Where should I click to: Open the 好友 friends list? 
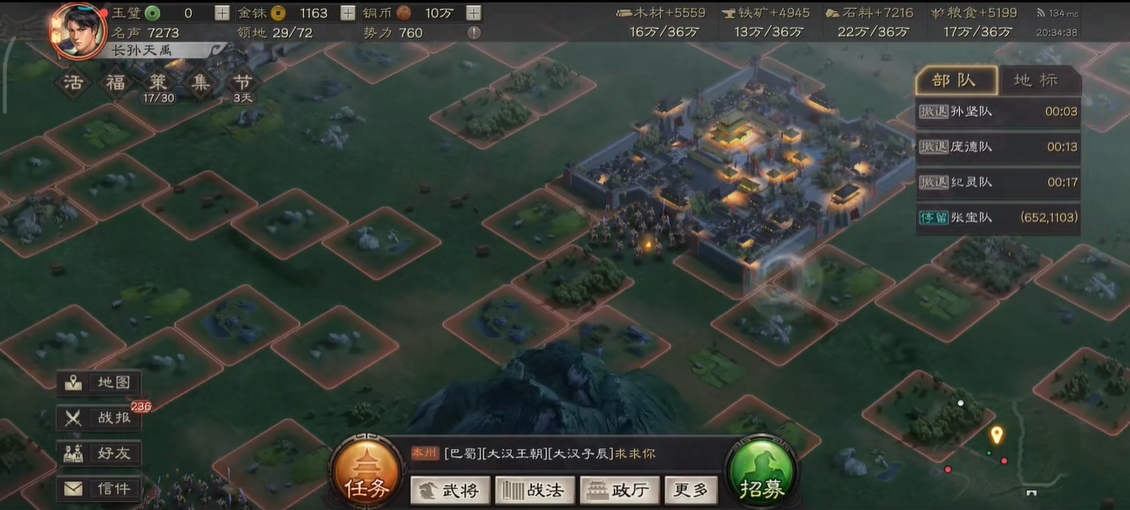[99, 454]
